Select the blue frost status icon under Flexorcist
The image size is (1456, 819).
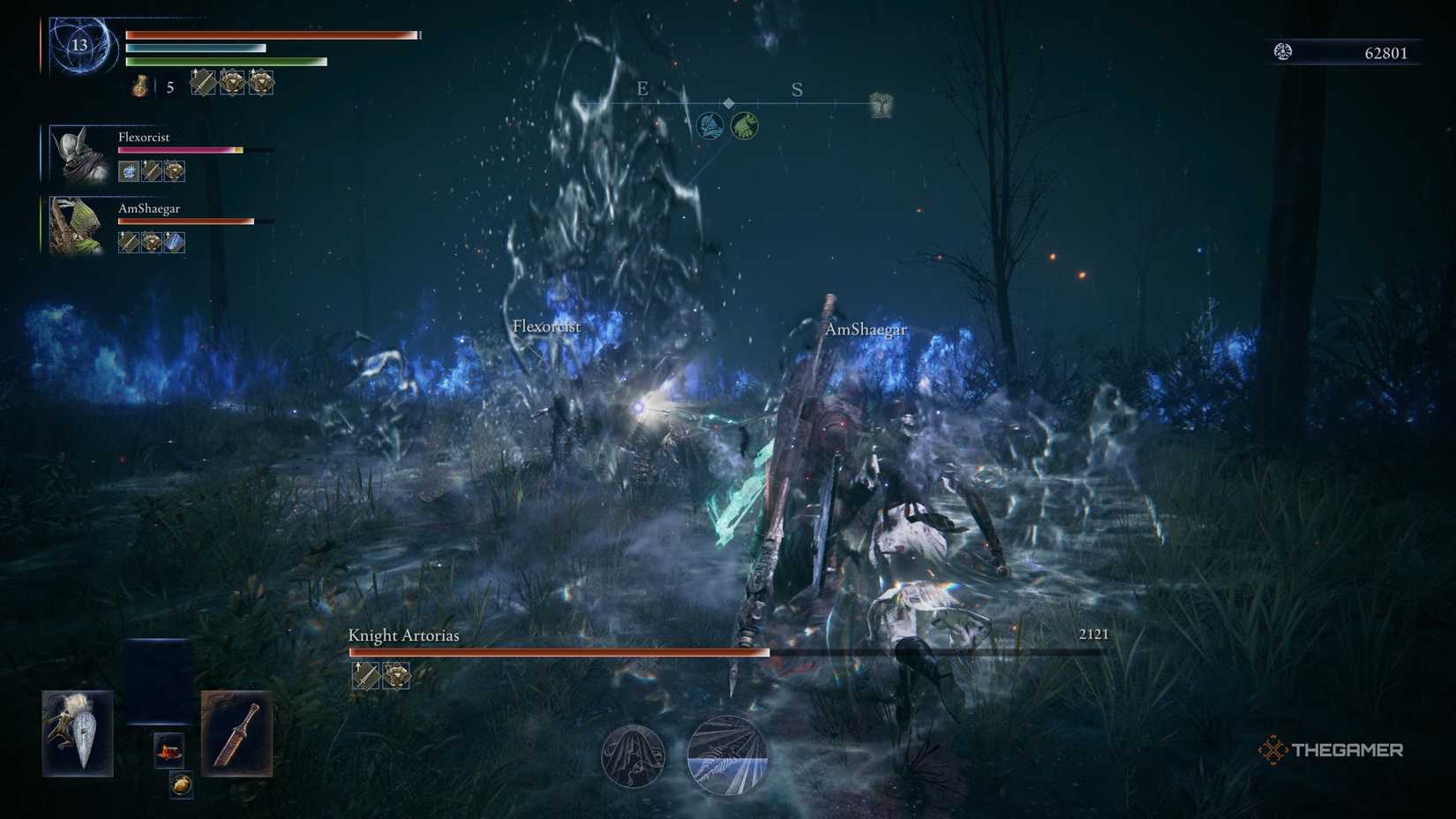point(129,171)
